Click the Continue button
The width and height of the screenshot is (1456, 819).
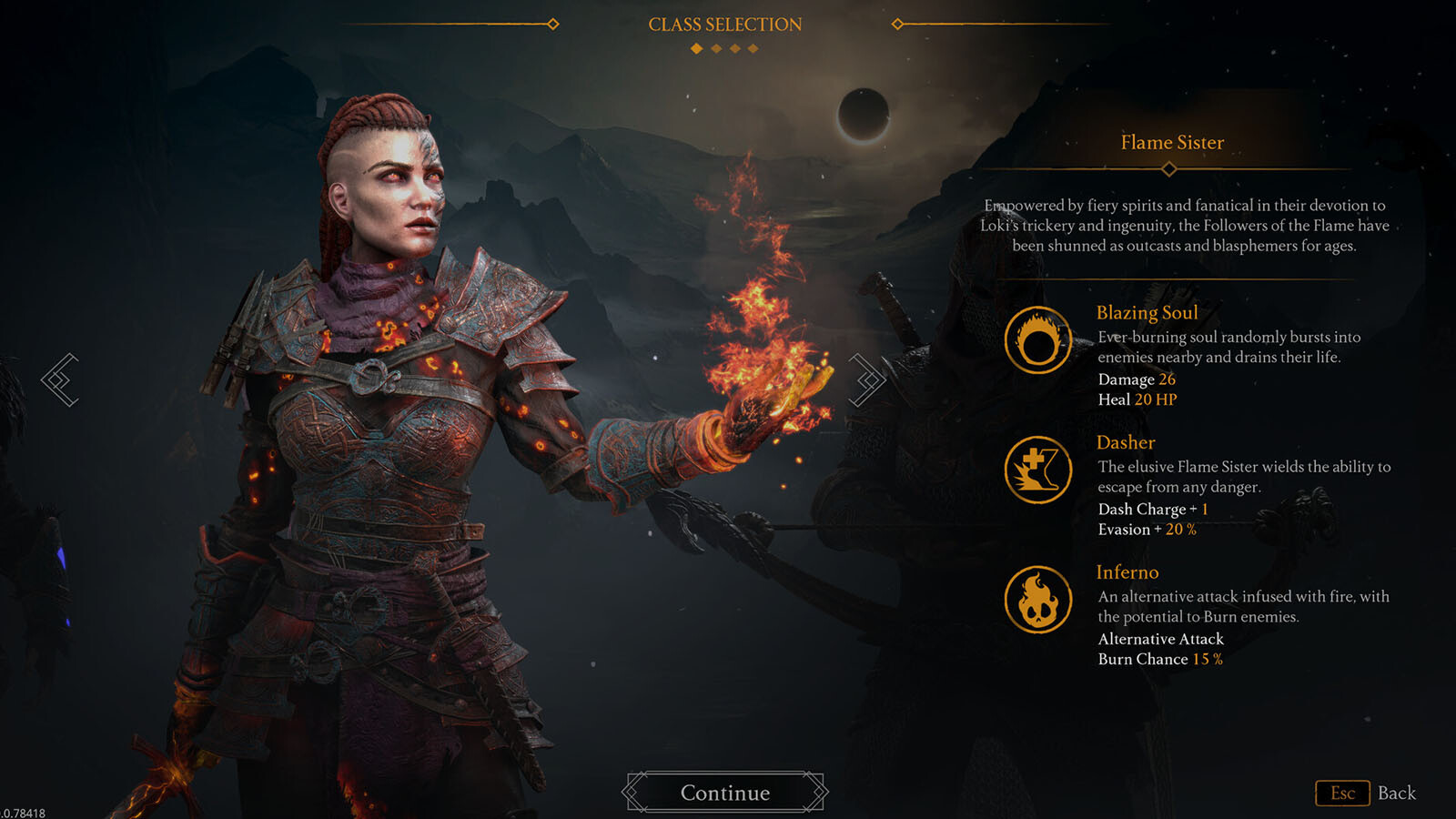[725, 793]
